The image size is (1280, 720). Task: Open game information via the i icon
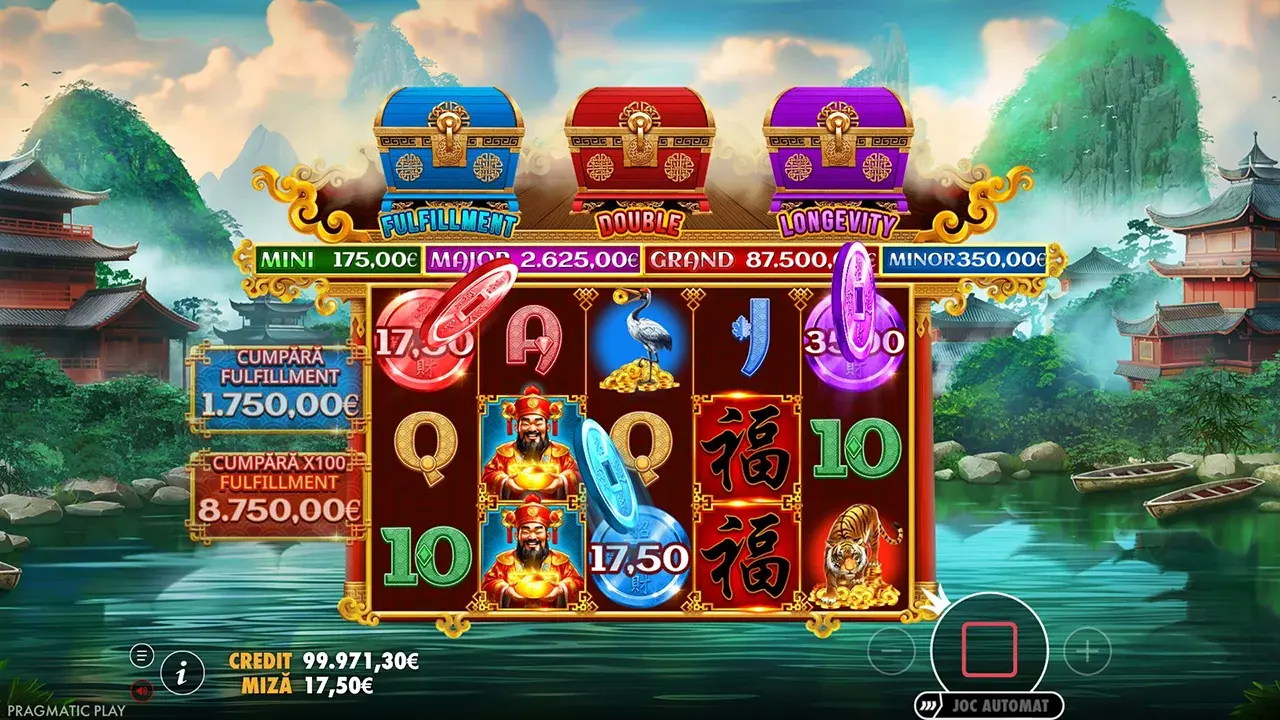pyautogui.click(x=182, y=673)
